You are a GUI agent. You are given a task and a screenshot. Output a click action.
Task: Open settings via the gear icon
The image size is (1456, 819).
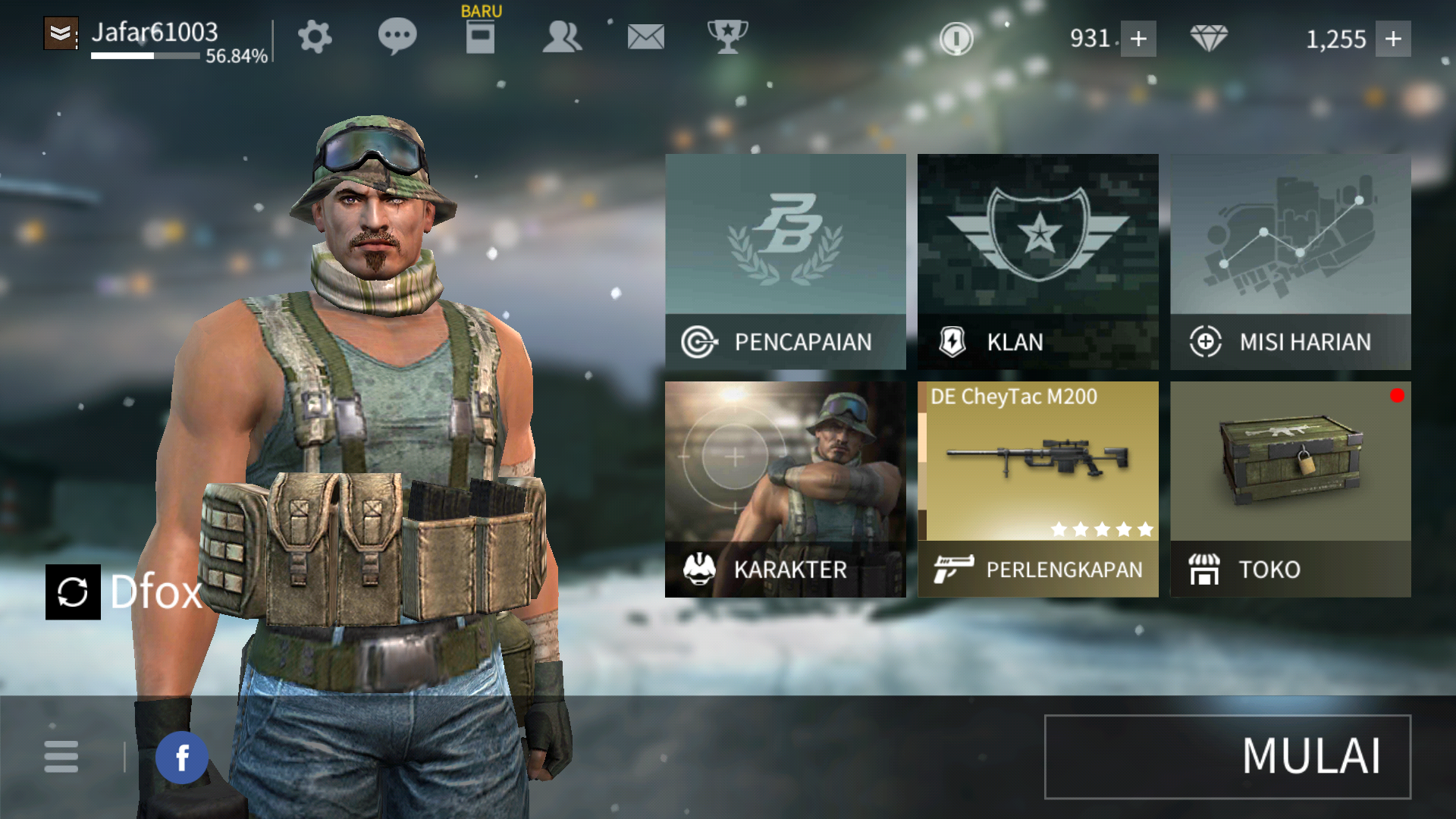[315, 36]
